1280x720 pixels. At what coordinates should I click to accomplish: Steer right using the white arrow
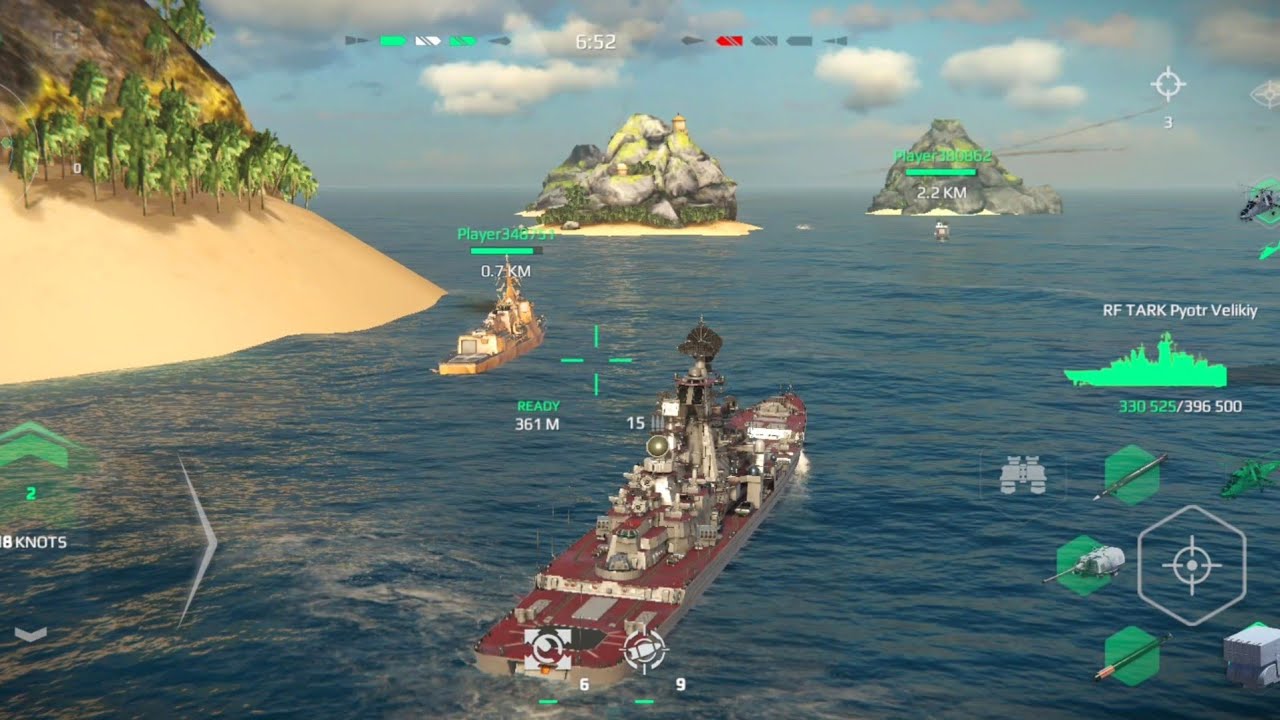[198, 542]
